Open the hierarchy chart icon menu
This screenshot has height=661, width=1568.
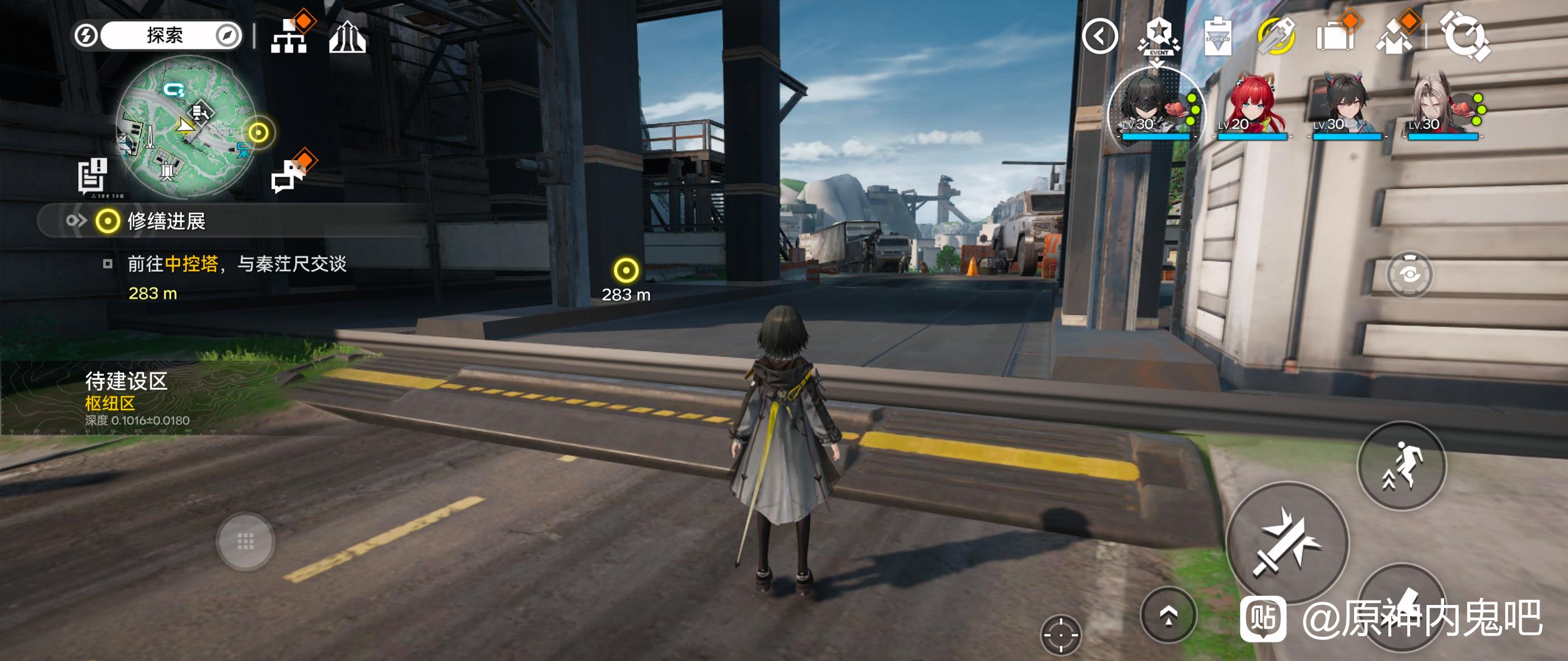[x=290, y=36]
